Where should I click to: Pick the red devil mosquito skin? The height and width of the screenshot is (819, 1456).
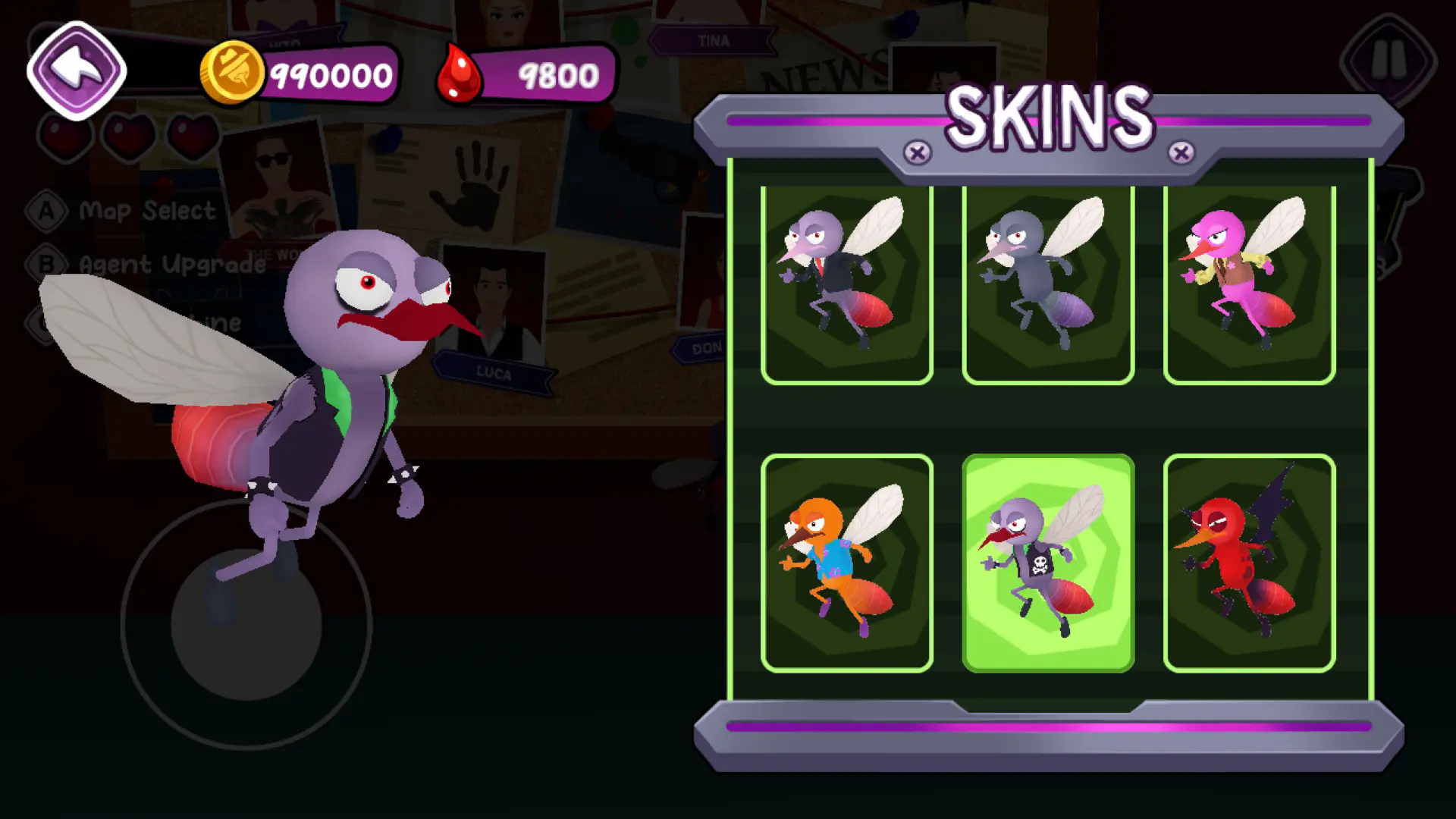tap(1249, 563)
